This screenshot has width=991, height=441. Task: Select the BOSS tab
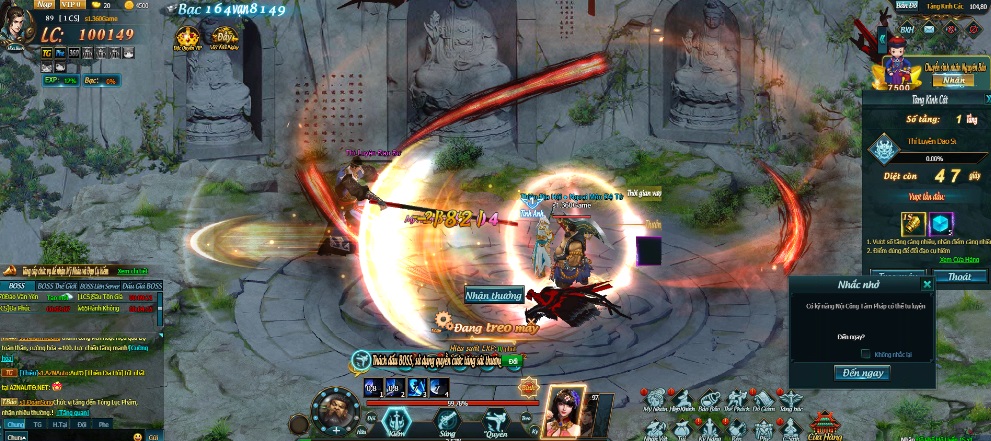point(16,286)
